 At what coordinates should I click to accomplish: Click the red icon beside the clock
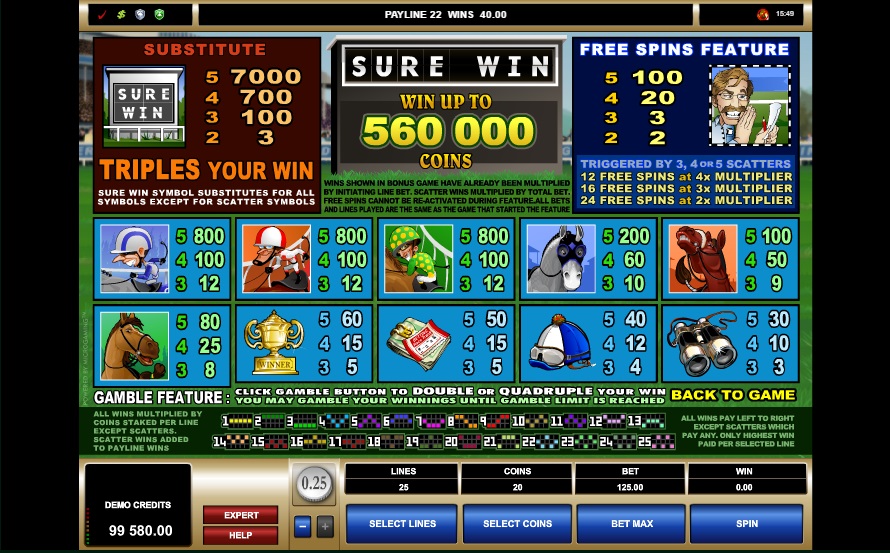coord(763,15)
